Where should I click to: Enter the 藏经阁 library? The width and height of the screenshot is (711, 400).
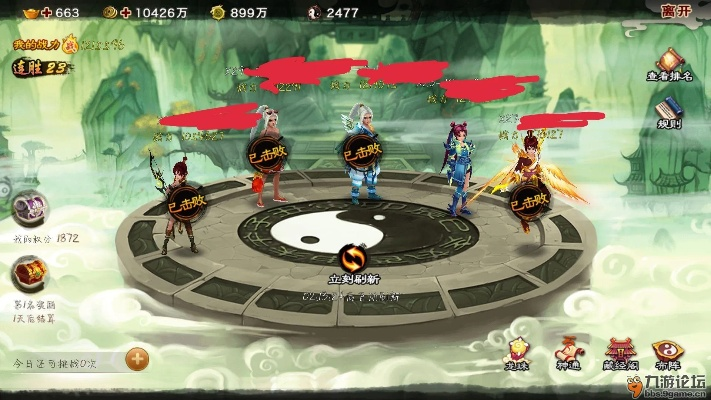[x=619, y=354]
